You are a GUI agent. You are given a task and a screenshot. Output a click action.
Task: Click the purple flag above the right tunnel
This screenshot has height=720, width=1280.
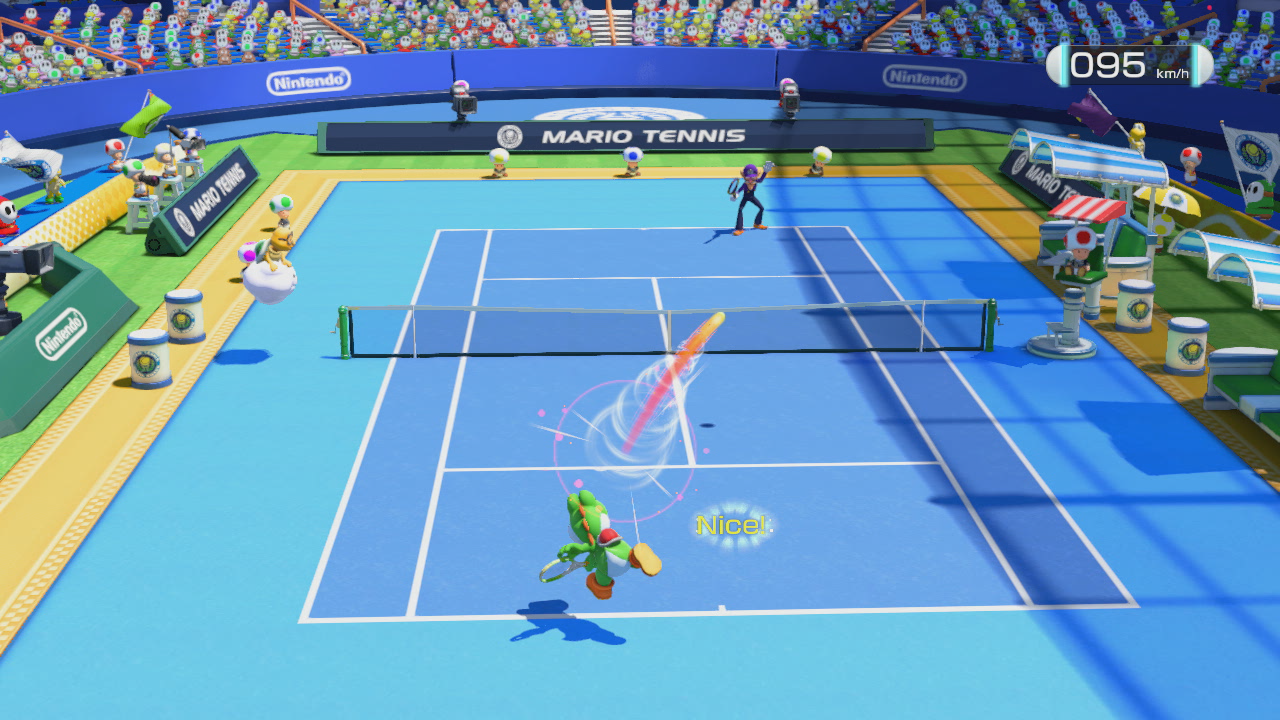(1090, 112)
